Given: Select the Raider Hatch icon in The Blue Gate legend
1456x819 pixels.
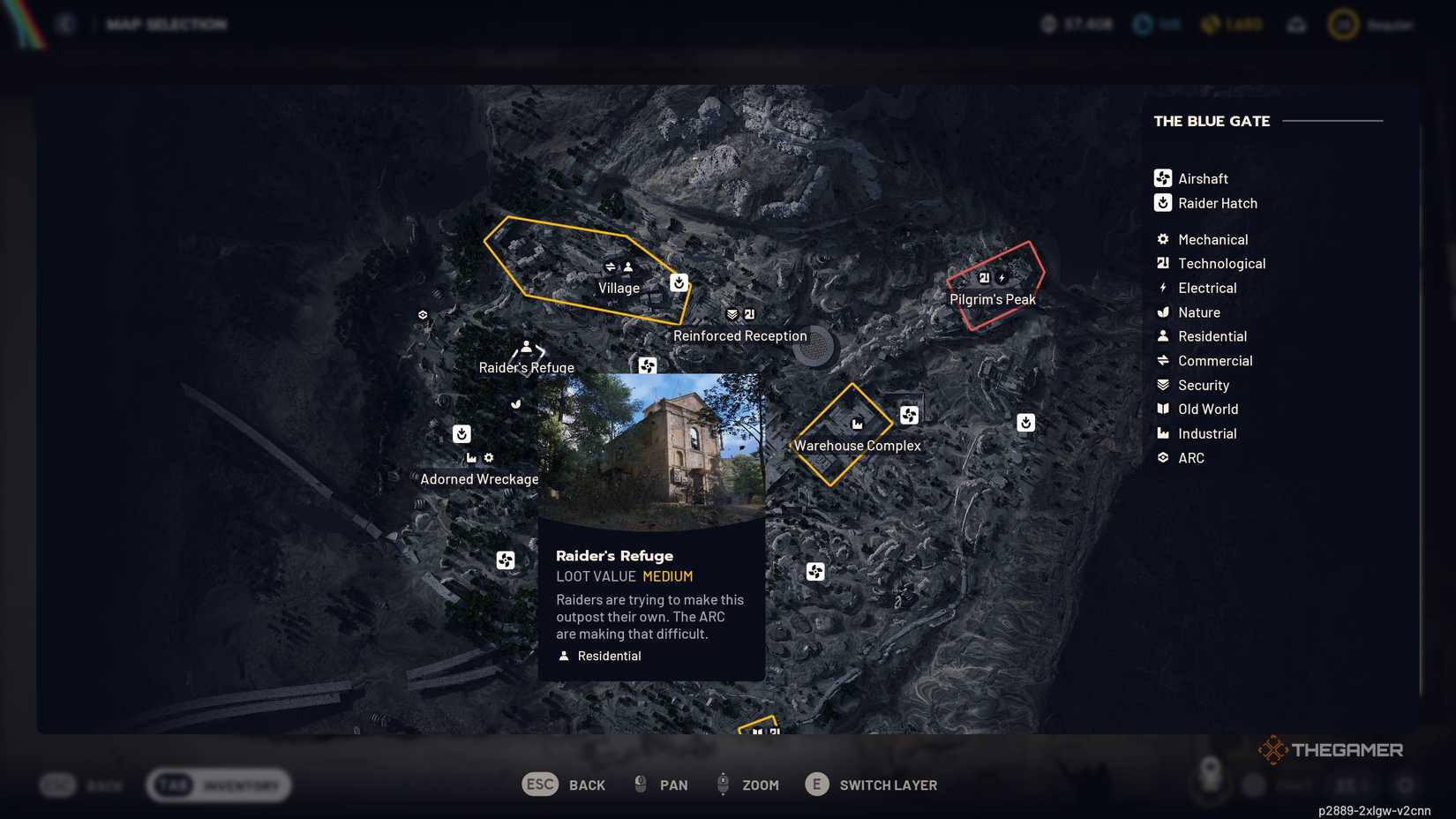Looking at the screenshot, I should coord(1162,203).
